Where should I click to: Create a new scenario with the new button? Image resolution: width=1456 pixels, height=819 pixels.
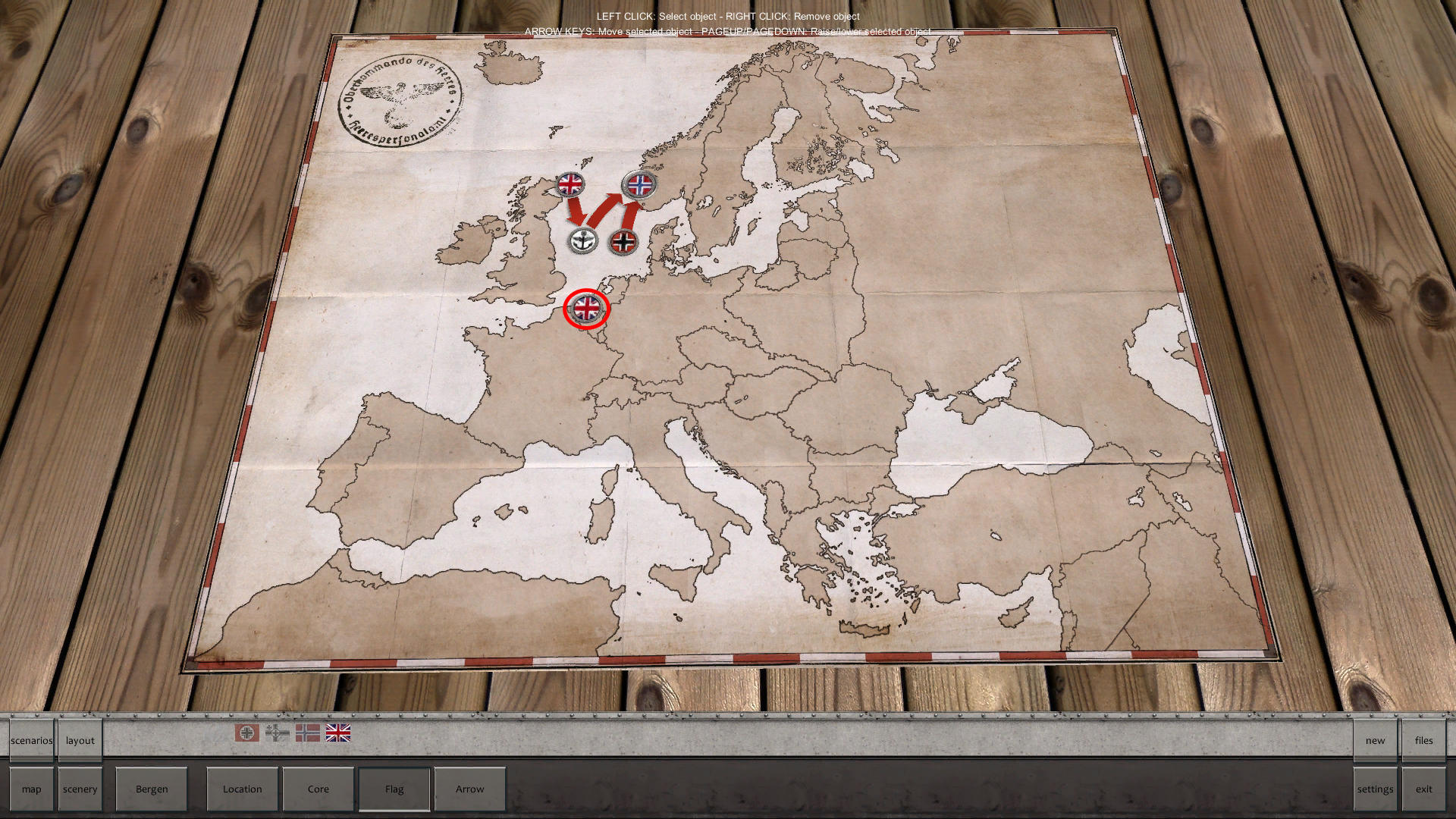(x=1374, y=740)
